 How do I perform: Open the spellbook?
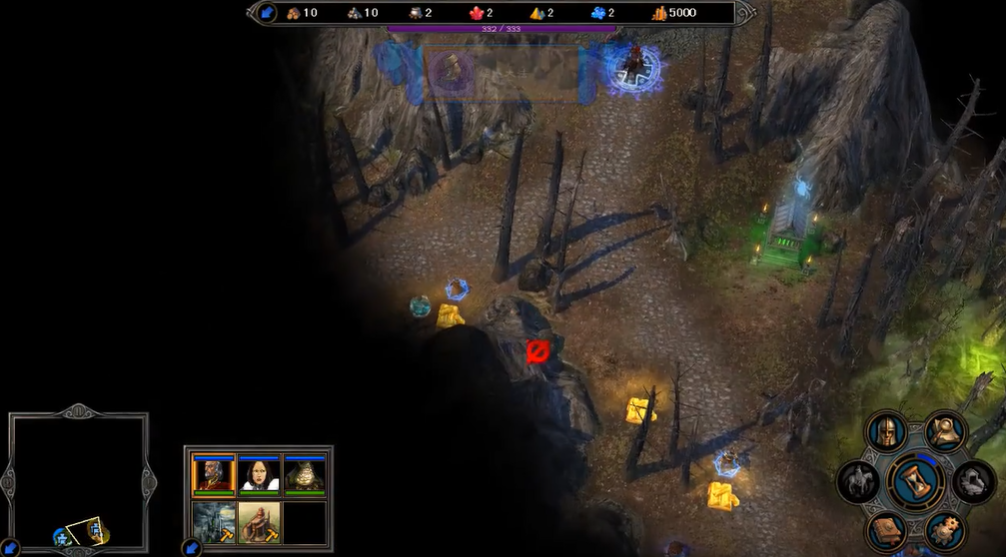(x=887, y=529)
